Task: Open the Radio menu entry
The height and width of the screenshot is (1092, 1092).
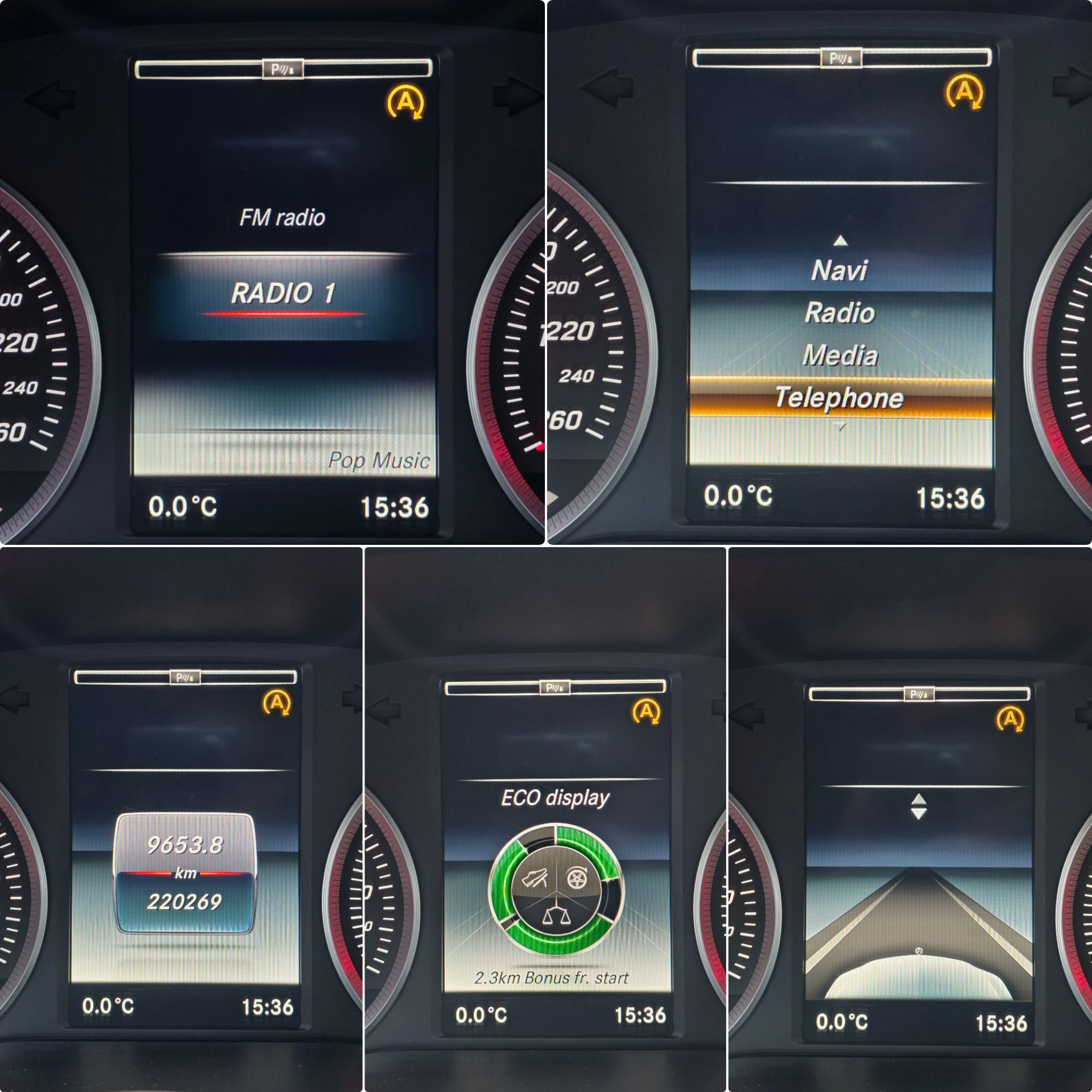Action: (839, 313)
